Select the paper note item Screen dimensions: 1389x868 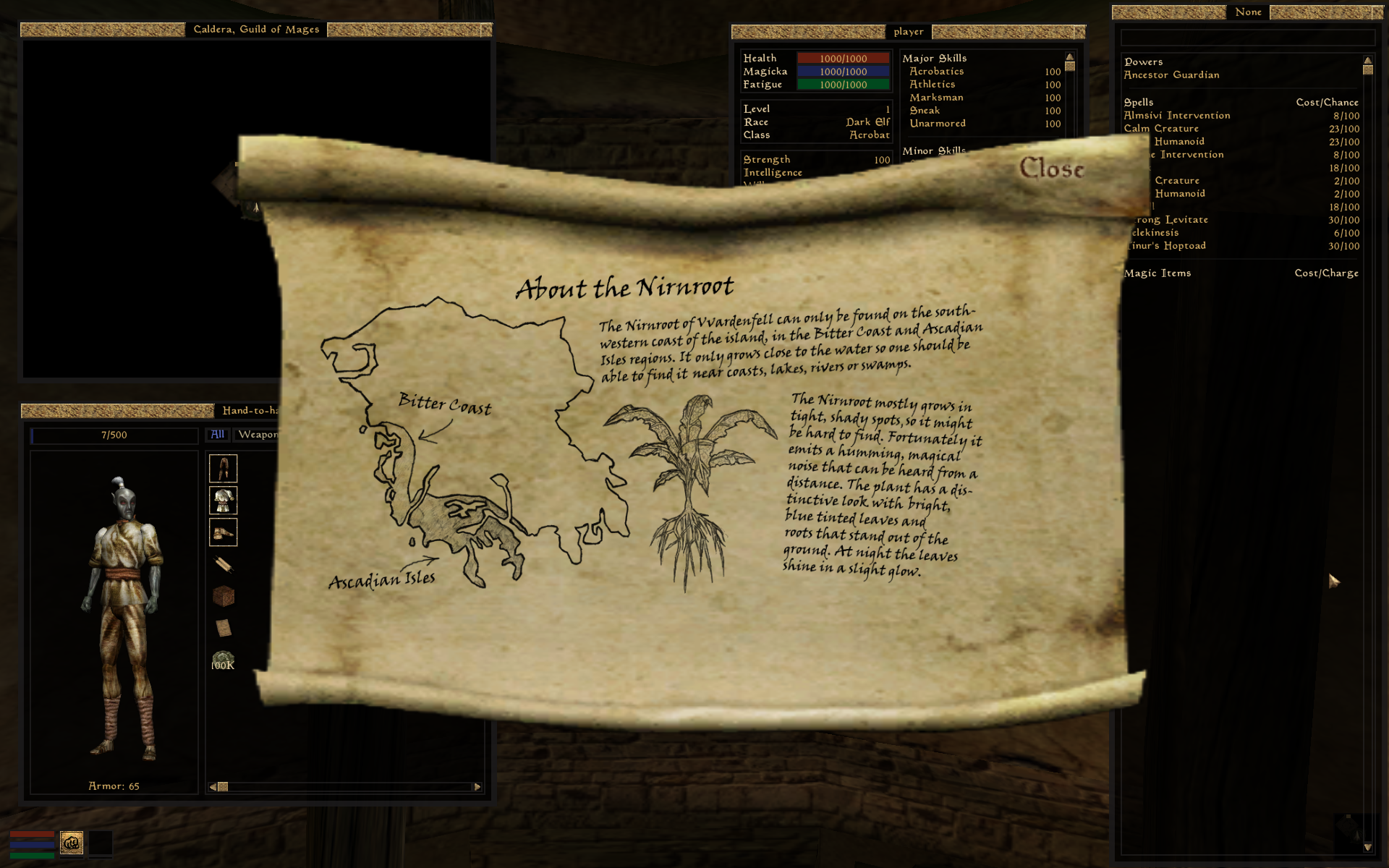pos(223,628)
